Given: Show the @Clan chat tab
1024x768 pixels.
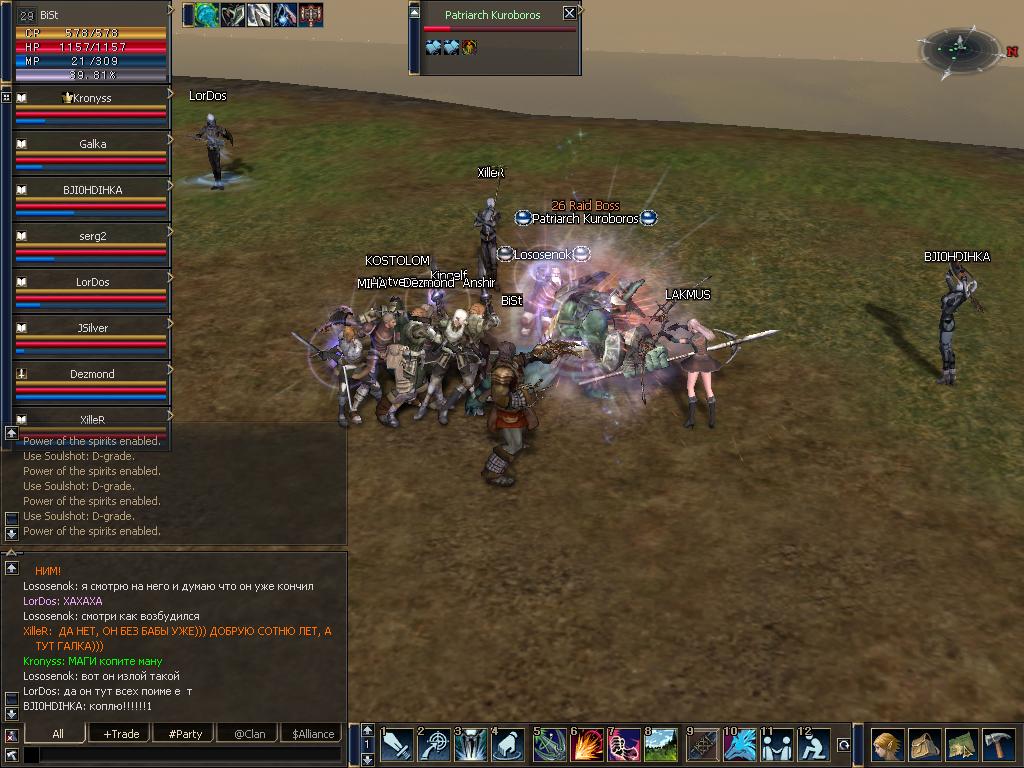Looking at the screenshot, I should point(249,733).
